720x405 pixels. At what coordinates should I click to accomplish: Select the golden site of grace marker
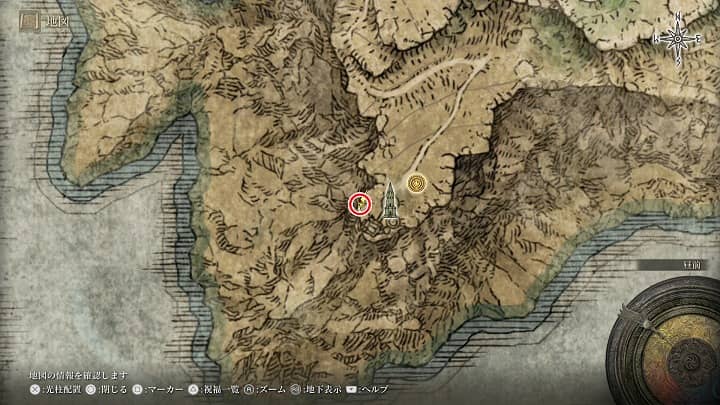coord(417,183)
